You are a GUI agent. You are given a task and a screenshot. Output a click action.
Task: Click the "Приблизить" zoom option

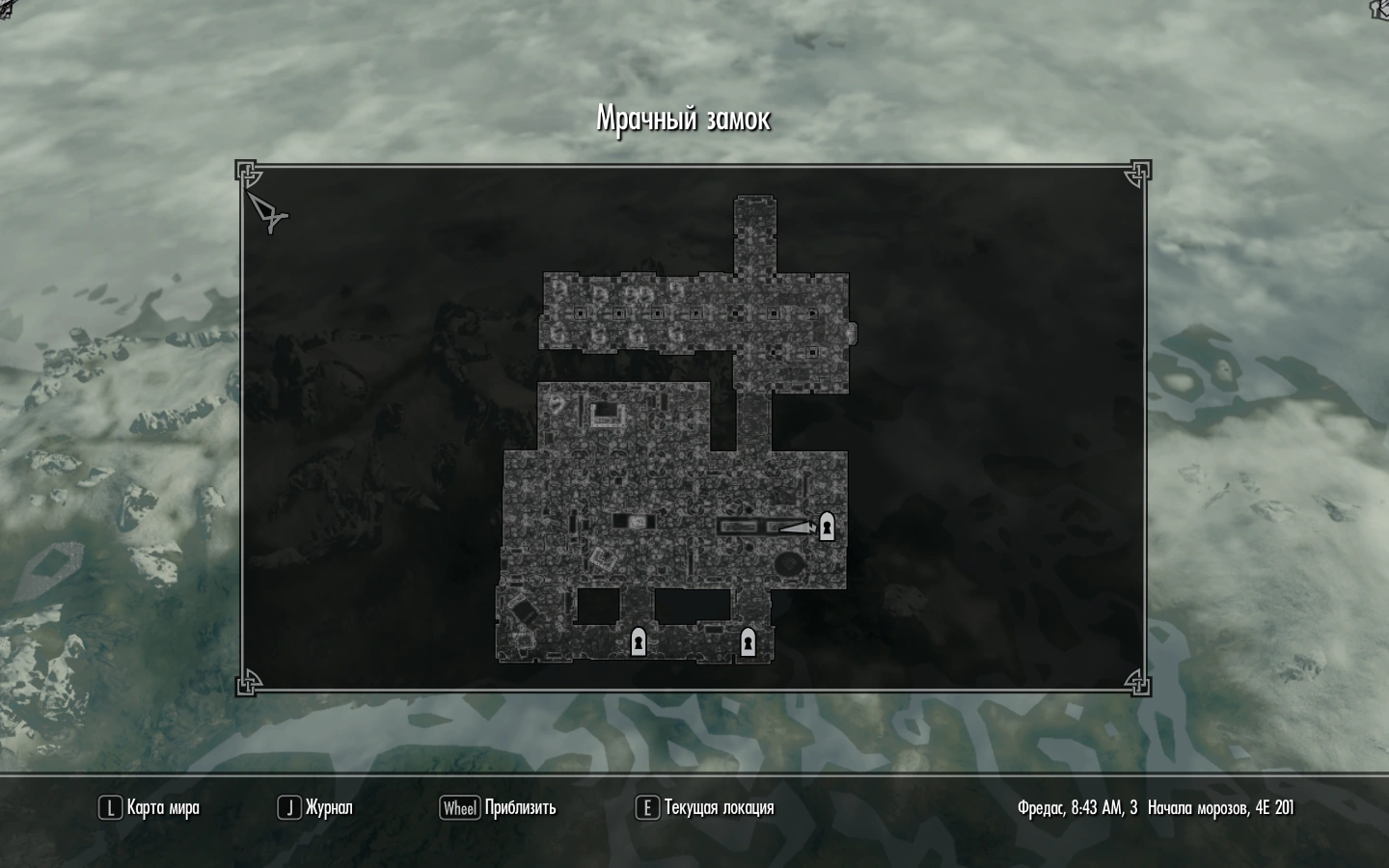[499, 808]
